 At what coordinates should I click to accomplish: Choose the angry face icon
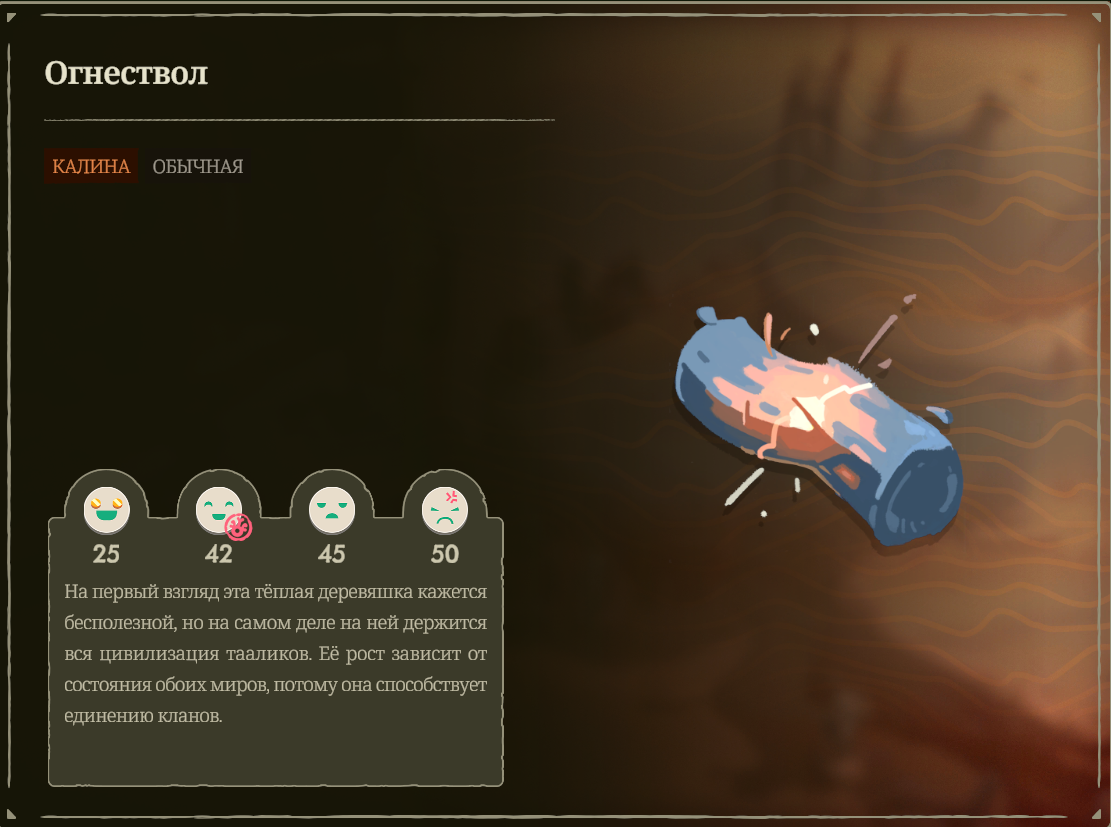tap(444, 509)
